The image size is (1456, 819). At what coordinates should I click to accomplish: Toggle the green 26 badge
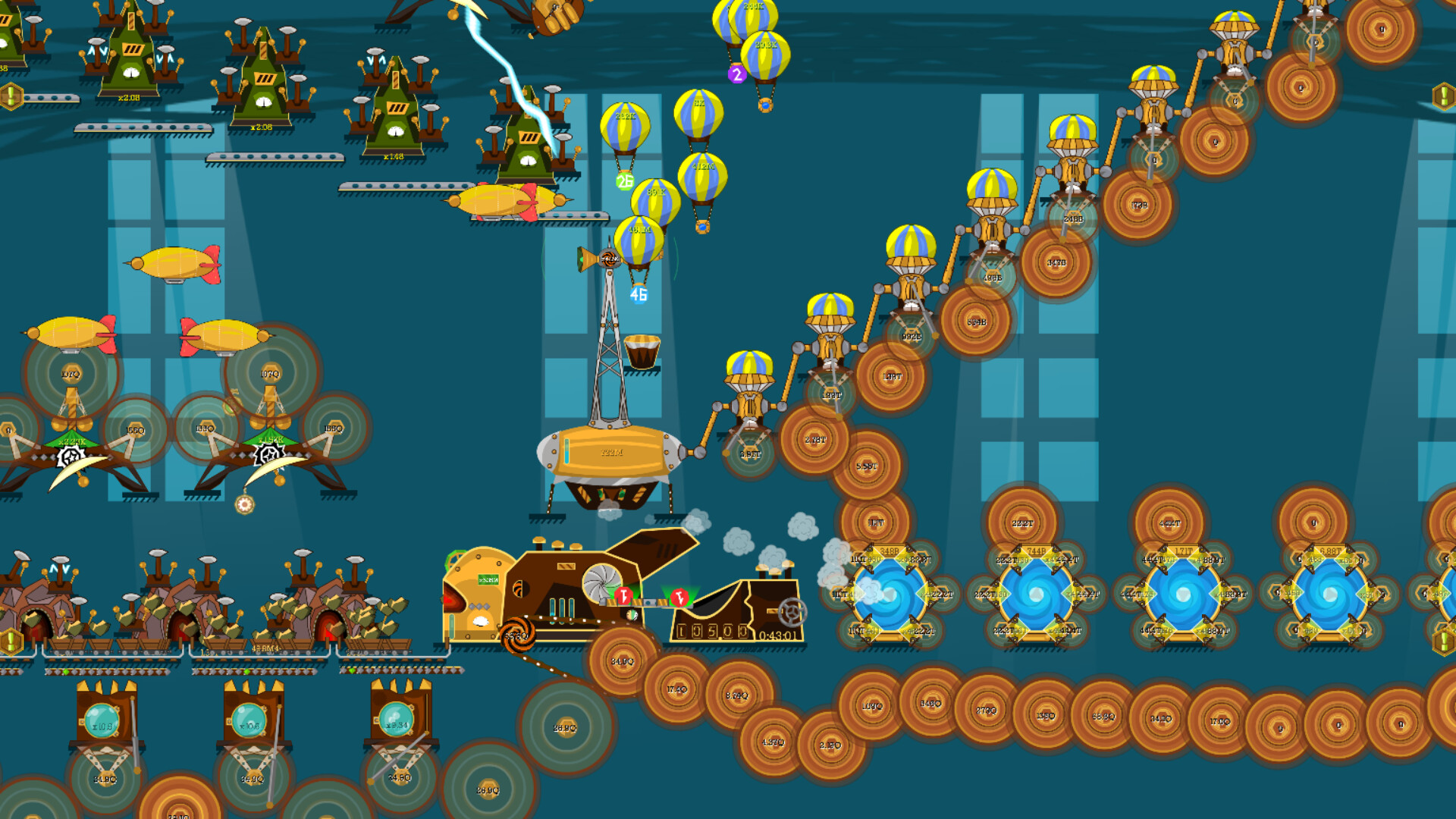[x=623, y=182]
